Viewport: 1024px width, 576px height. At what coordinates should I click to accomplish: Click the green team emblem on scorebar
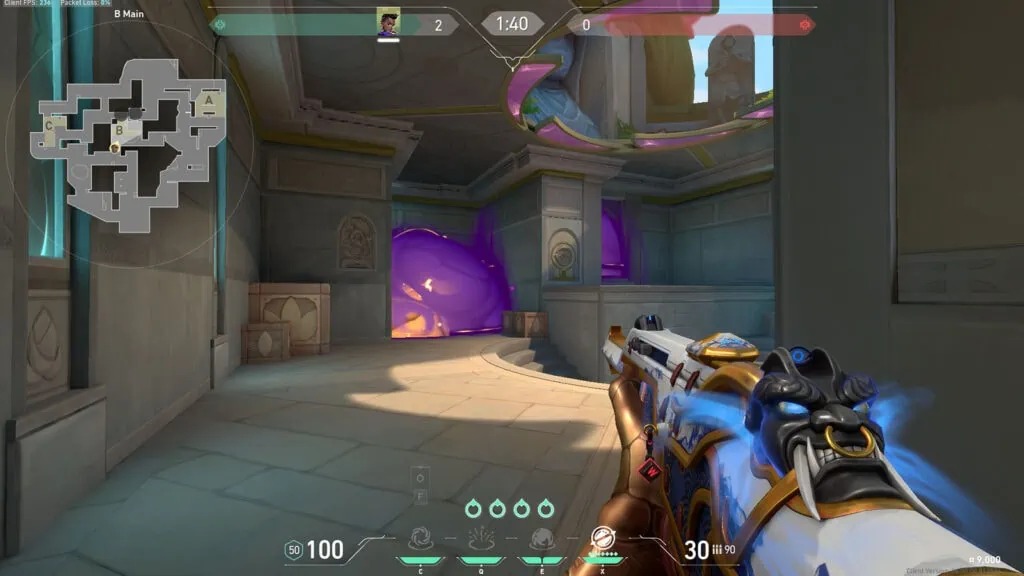tap(220, 24)
